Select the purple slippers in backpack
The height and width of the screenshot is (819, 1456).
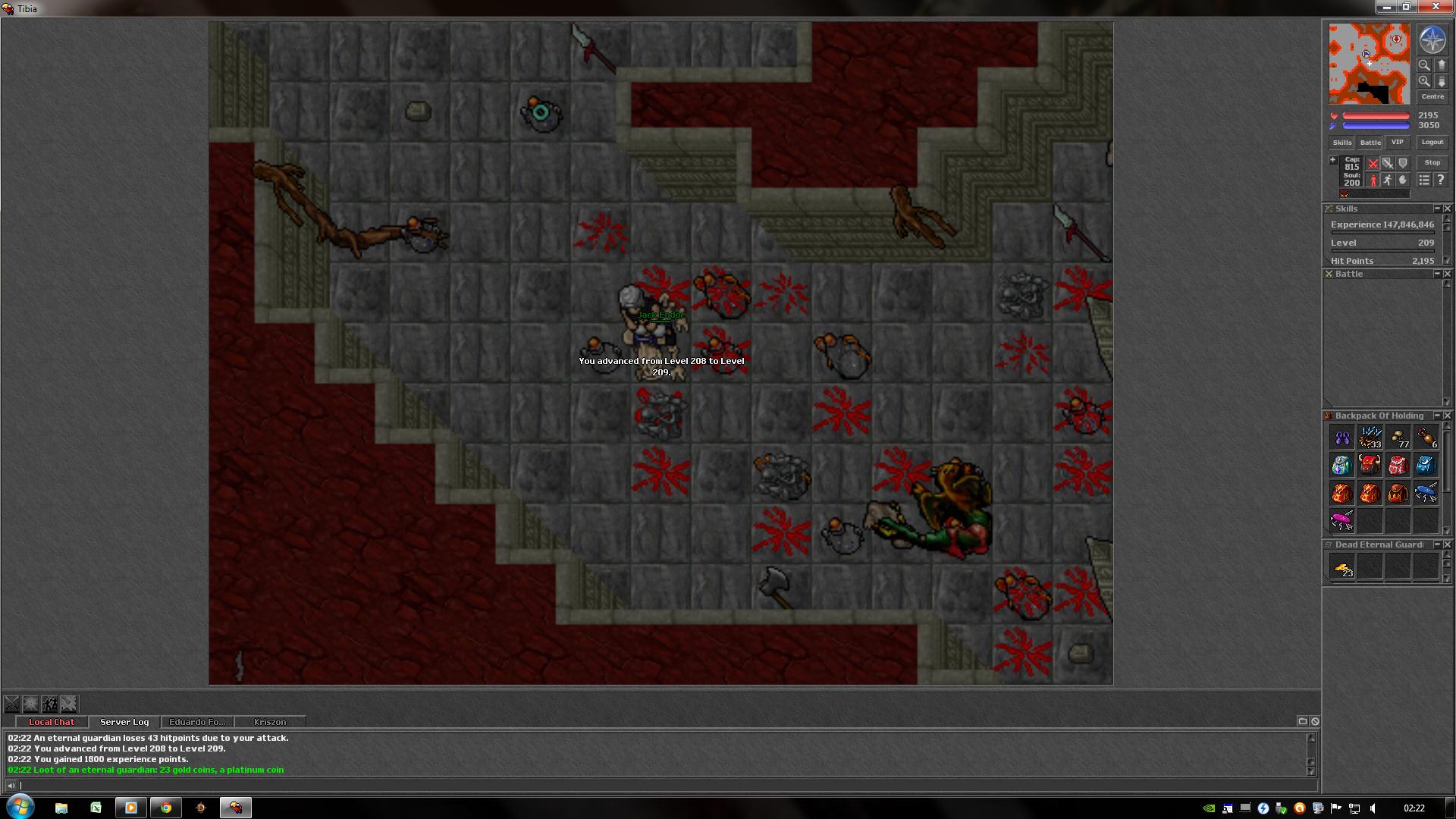(1342, 438)
